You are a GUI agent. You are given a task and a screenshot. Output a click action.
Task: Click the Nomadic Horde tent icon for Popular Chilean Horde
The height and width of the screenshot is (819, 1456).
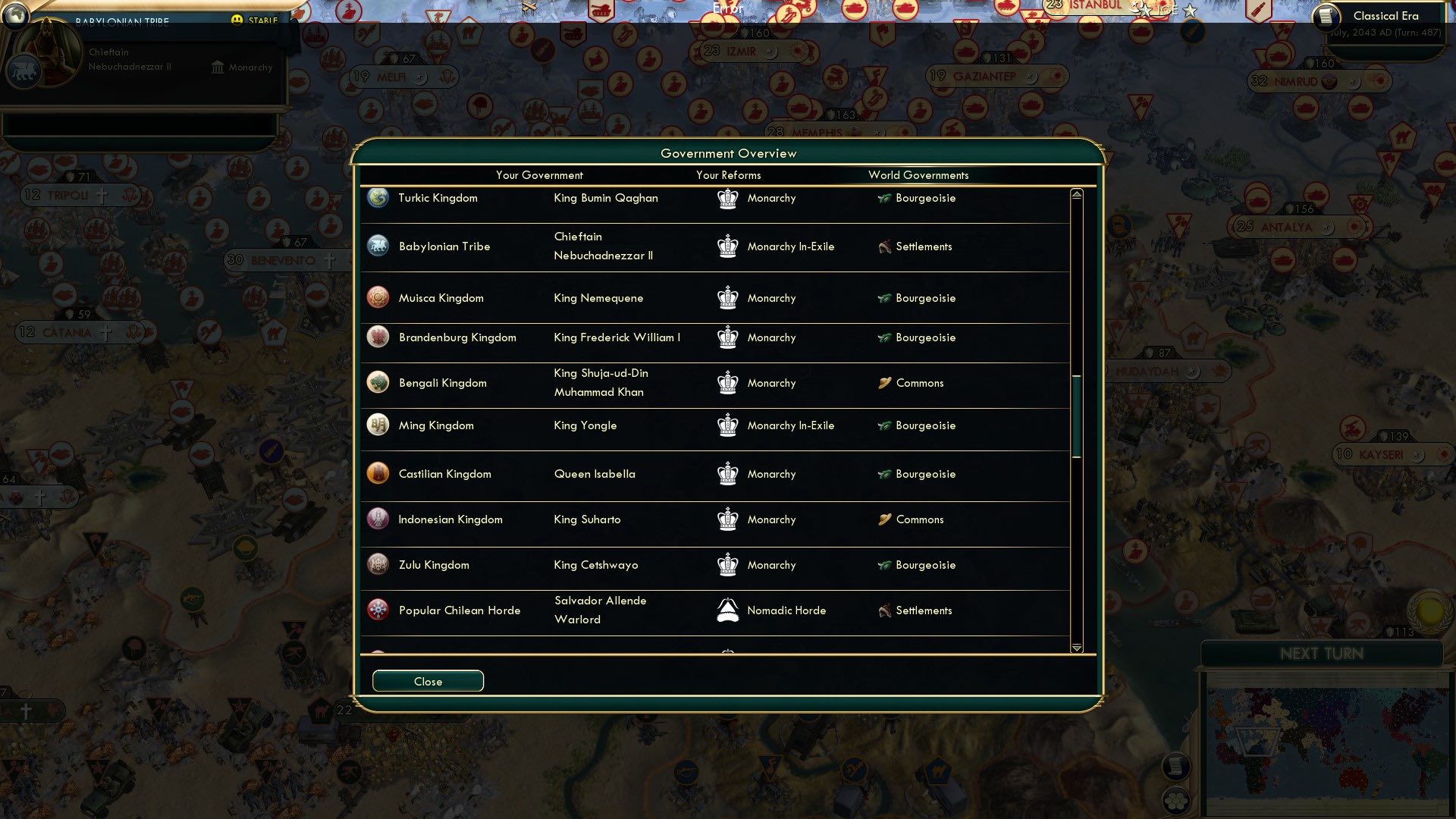pyautogui.click(x=727, y=610)
